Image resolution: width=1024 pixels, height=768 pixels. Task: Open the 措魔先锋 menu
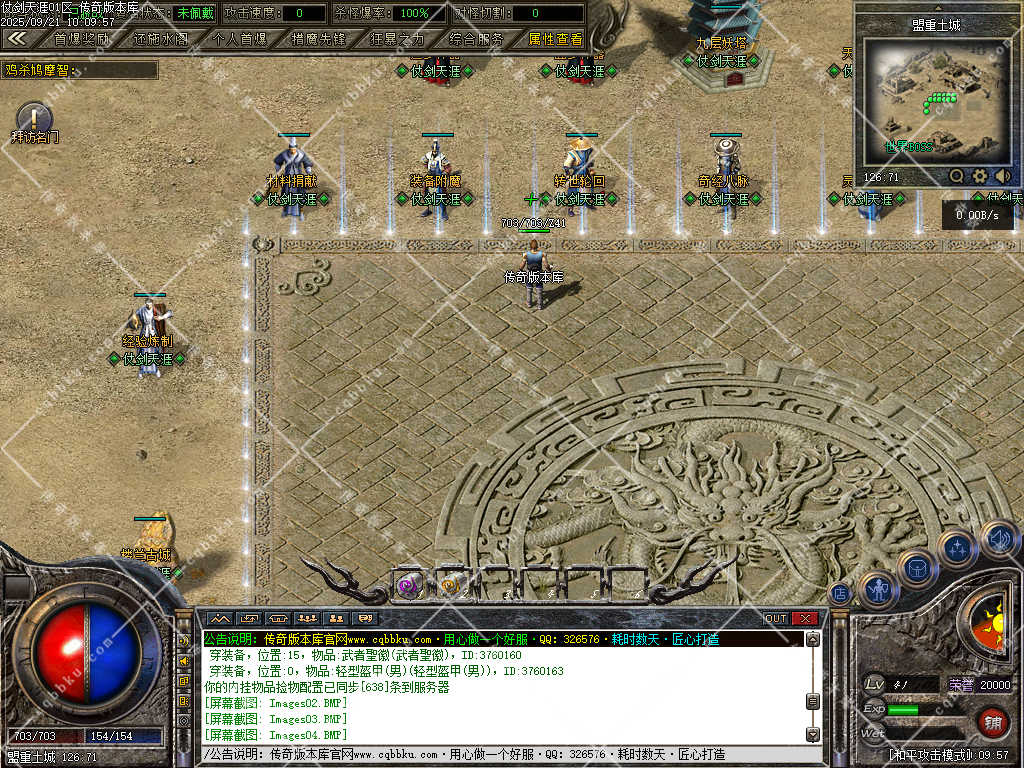tap(318, 39)
